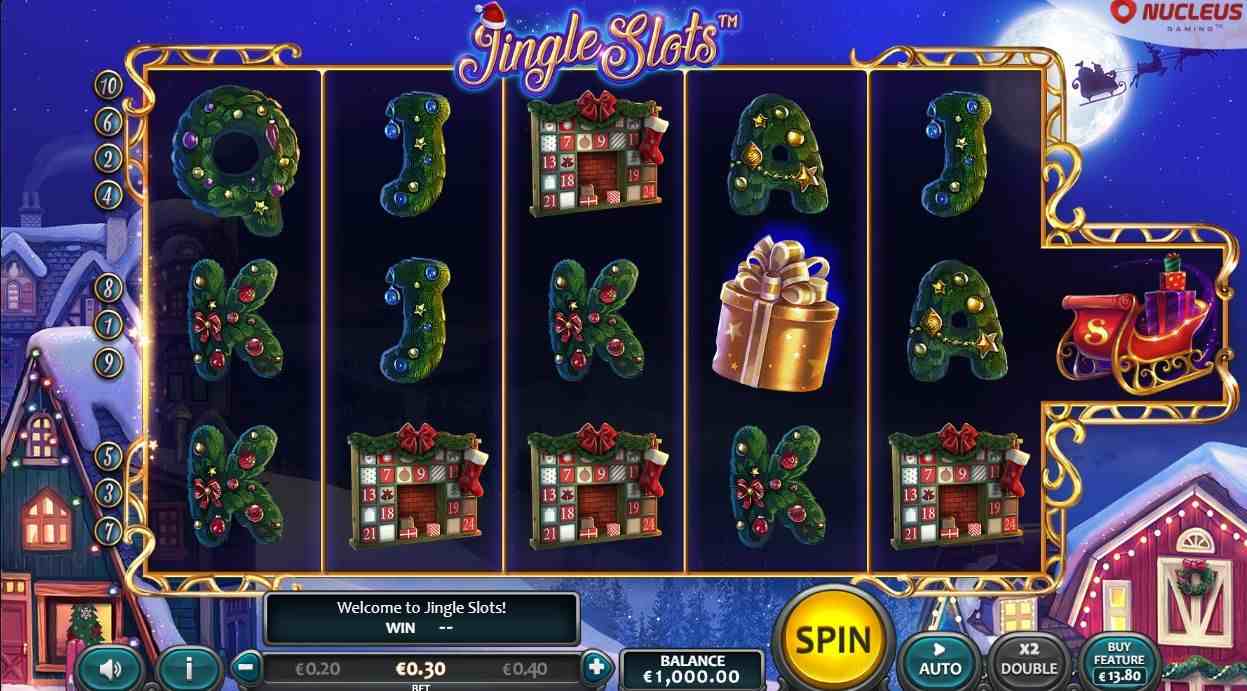1247x691 pixels.
Task: Open the info paytable button
Action: 188,667
